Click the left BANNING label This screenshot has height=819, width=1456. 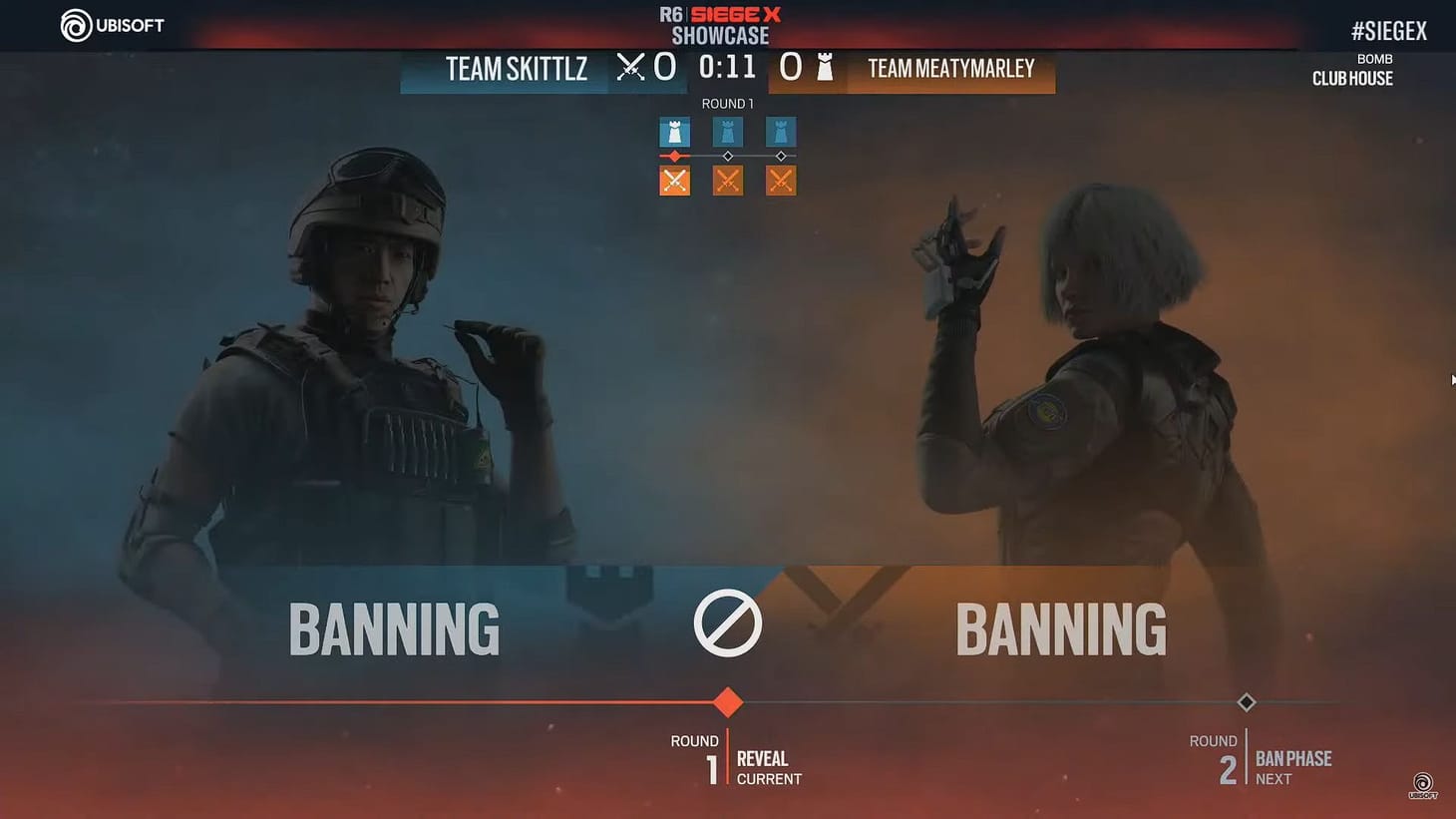pos(393,628)
